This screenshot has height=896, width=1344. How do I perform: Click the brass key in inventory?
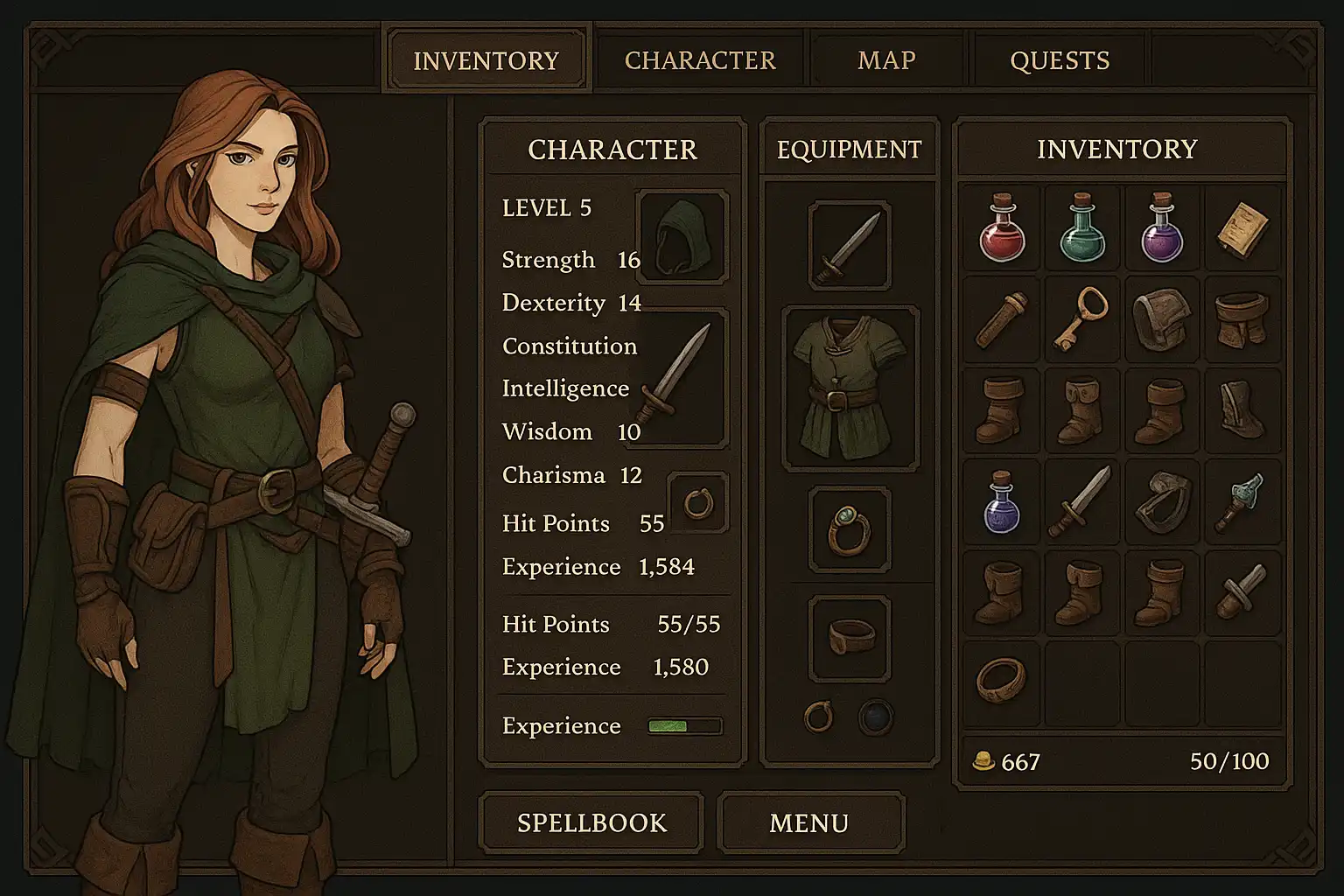pyautogui.click(x=1081, y=318)
